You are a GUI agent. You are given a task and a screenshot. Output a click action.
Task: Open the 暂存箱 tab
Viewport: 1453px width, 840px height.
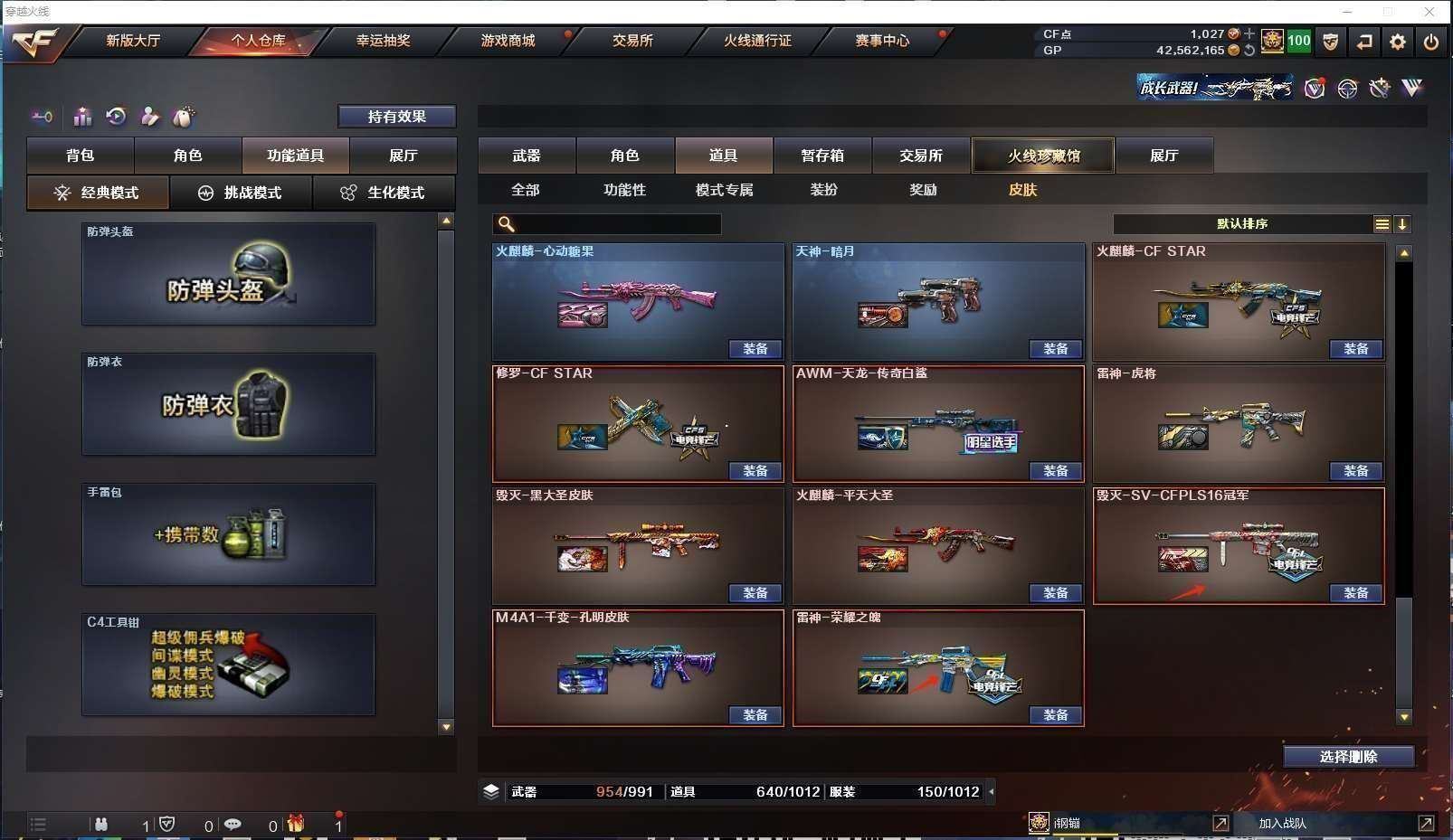tap(821, 156)
